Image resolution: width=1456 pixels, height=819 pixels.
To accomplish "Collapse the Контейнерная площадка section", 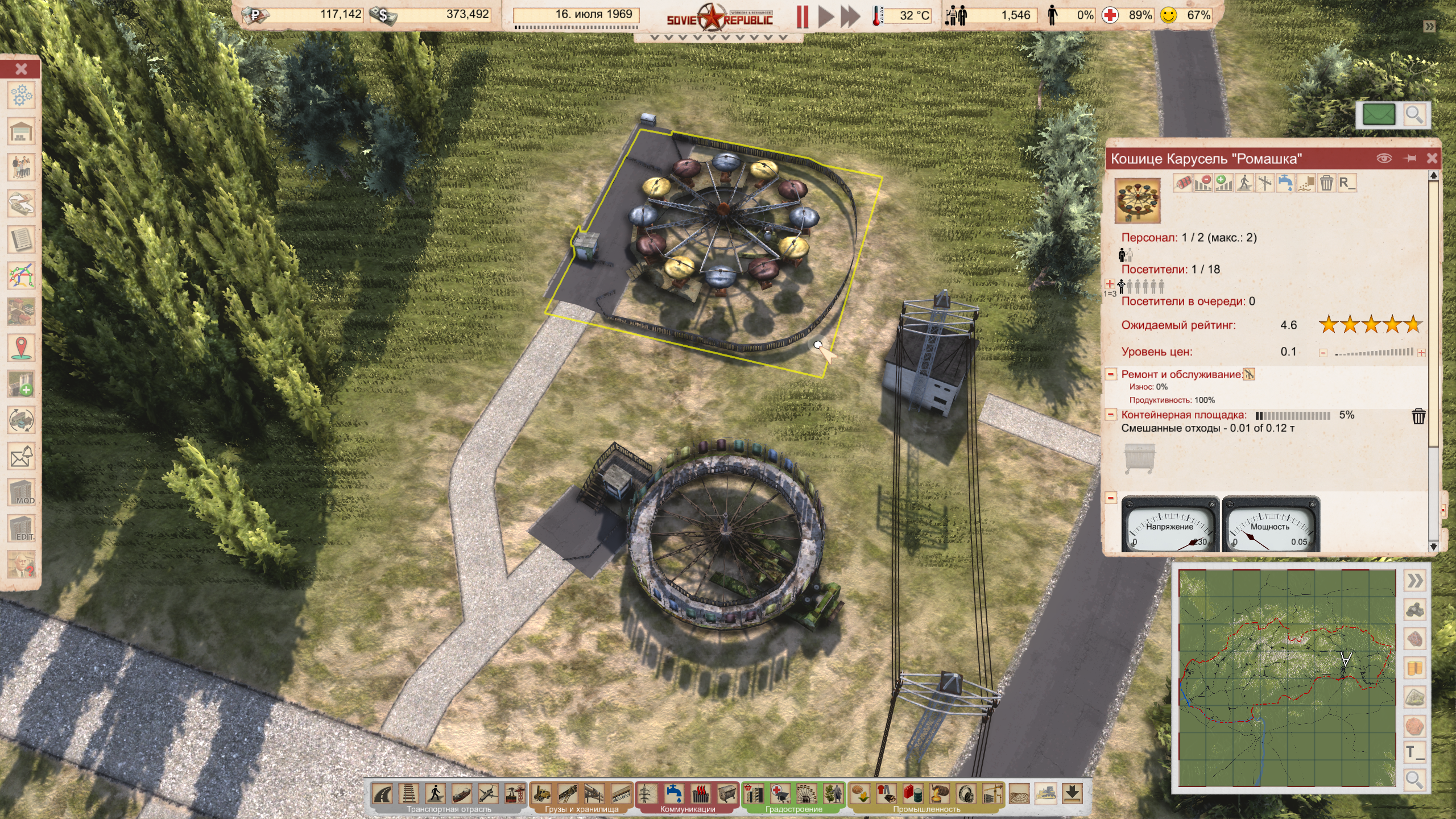I will pyautogui.click(x=1110, y=415).
